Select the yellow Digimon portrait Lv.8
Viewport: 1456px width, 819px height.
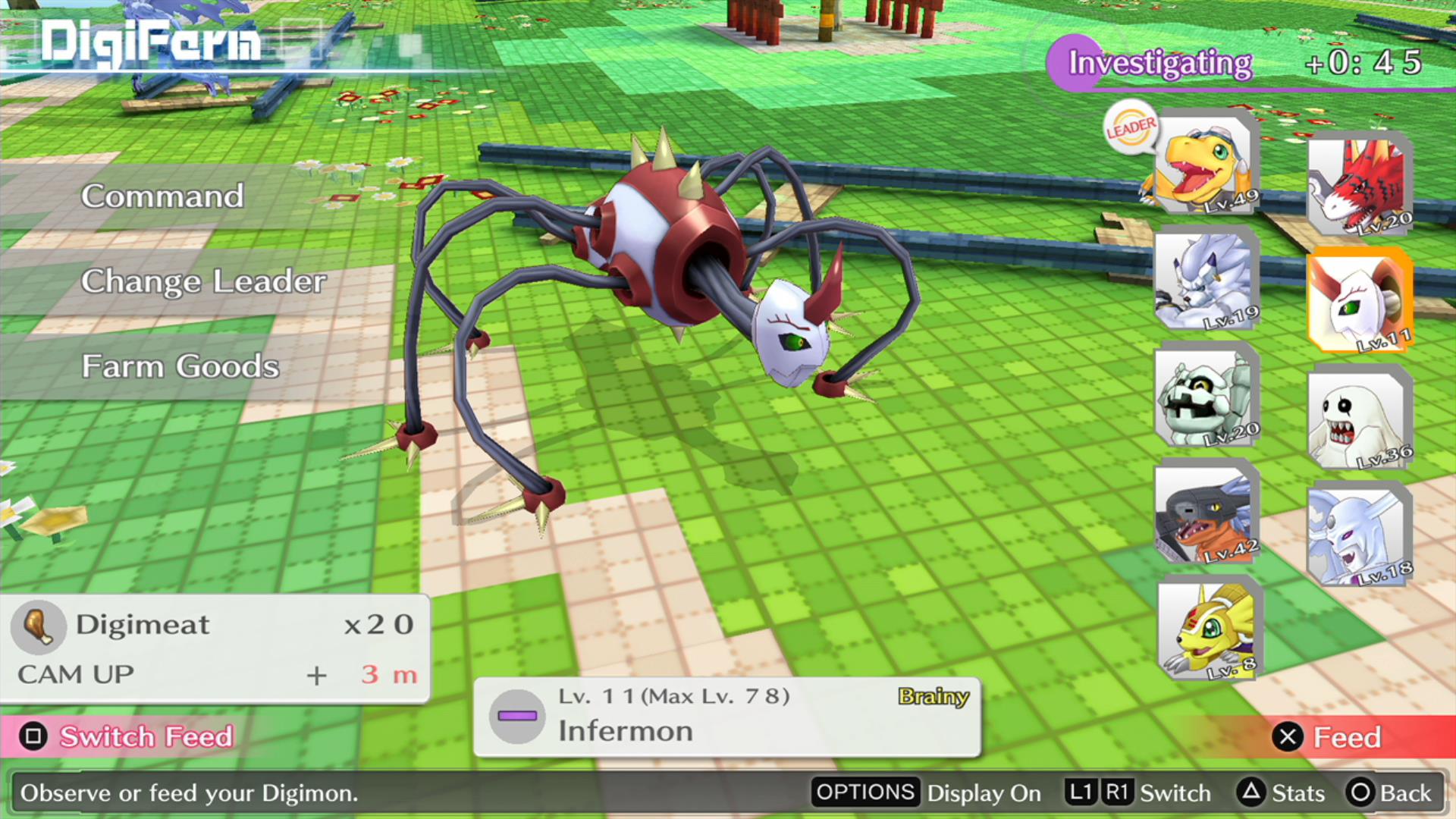tap(1209, 629)
